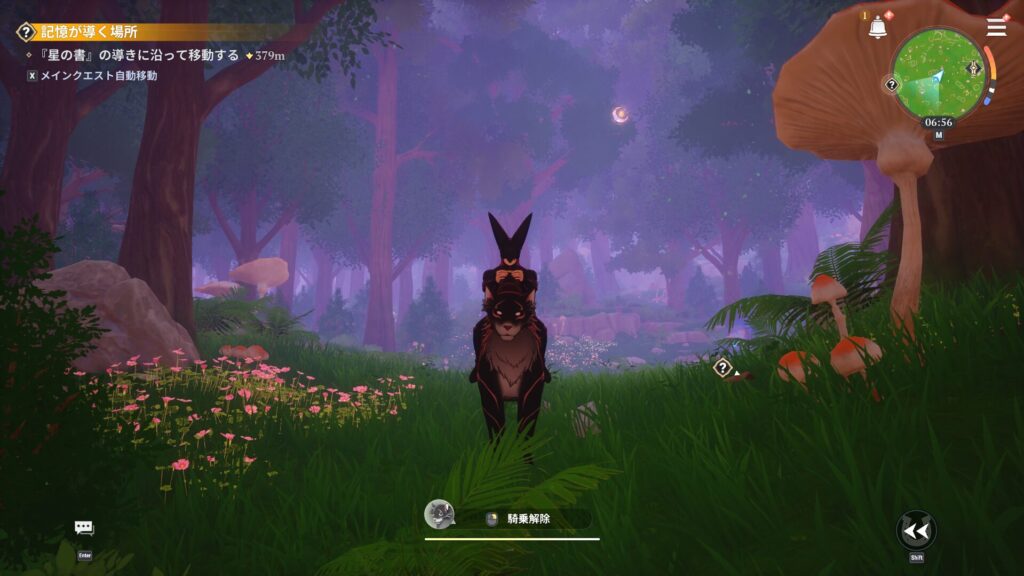Open the bell notifications icon

[878, 28]
